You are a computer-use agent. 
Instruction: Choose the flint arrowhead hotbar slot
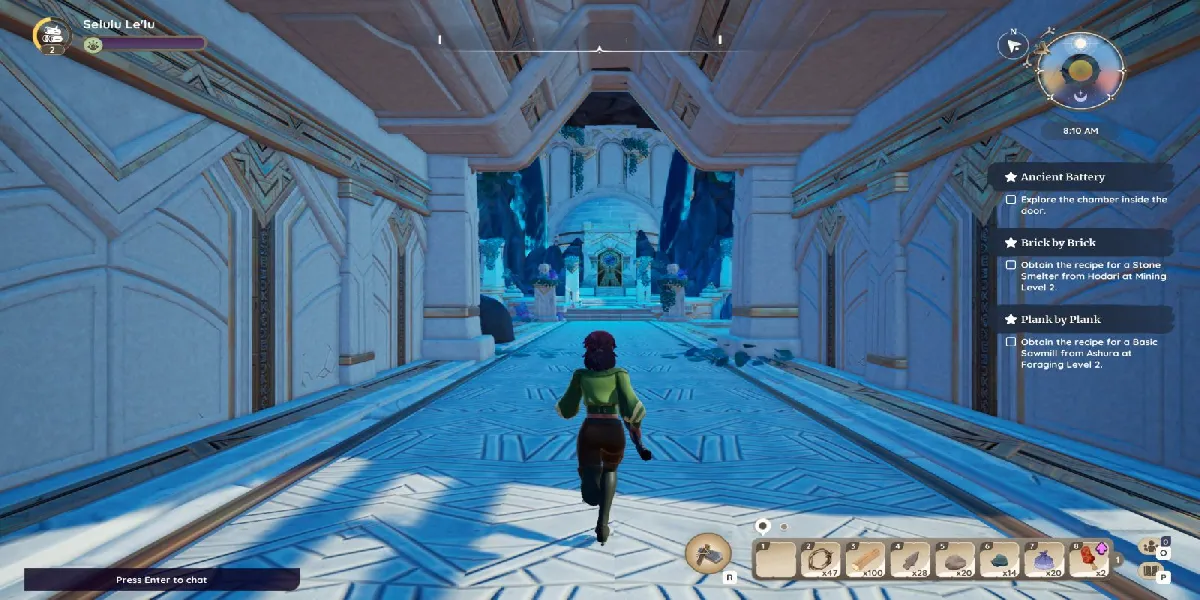pos(911,559)
